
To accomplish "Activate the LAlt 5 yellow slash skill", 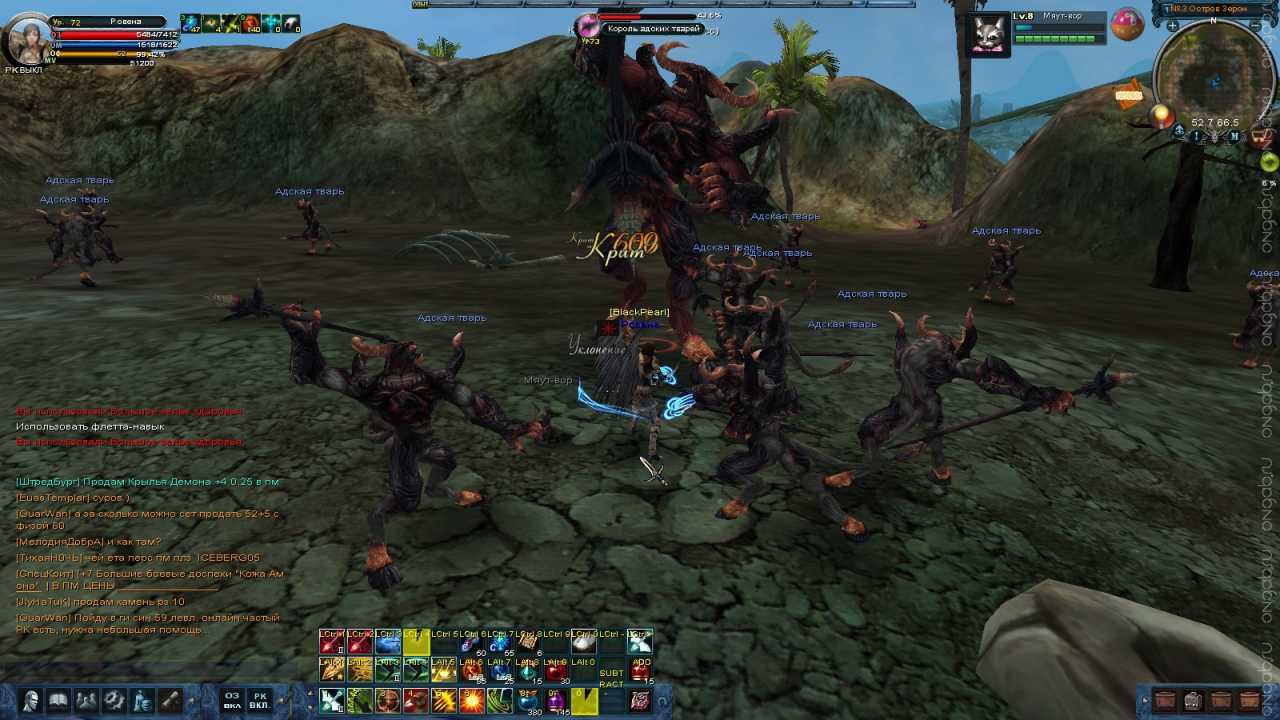I will tap(444, 670).
